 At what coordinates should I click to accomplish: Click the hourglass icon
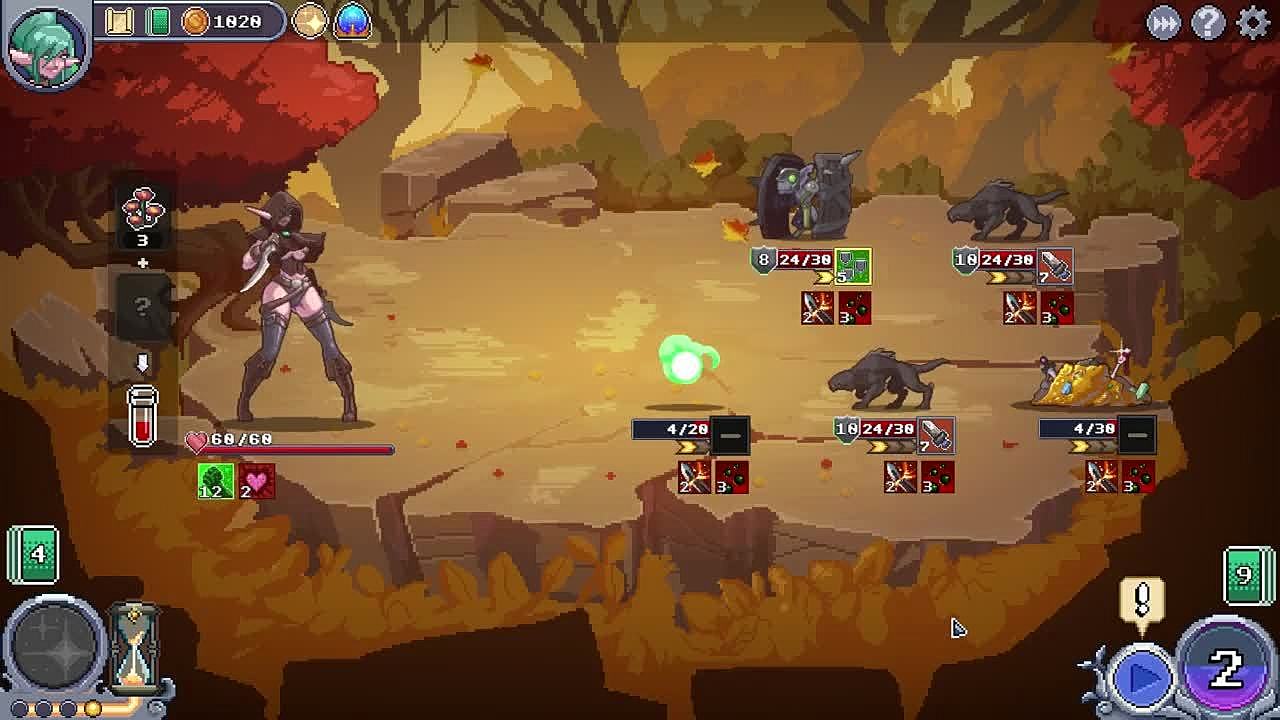click(x=134, y=650)
